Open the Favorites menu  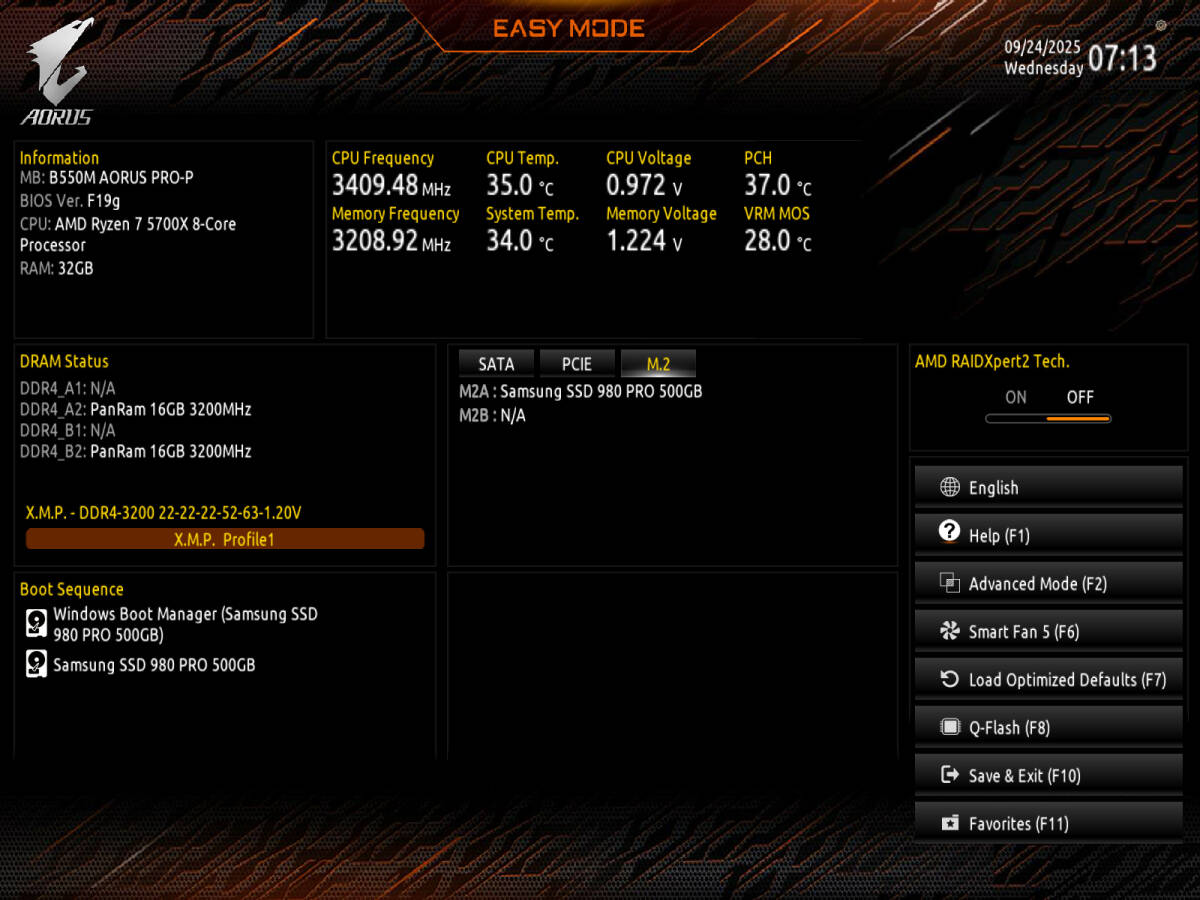(1048, 824)
